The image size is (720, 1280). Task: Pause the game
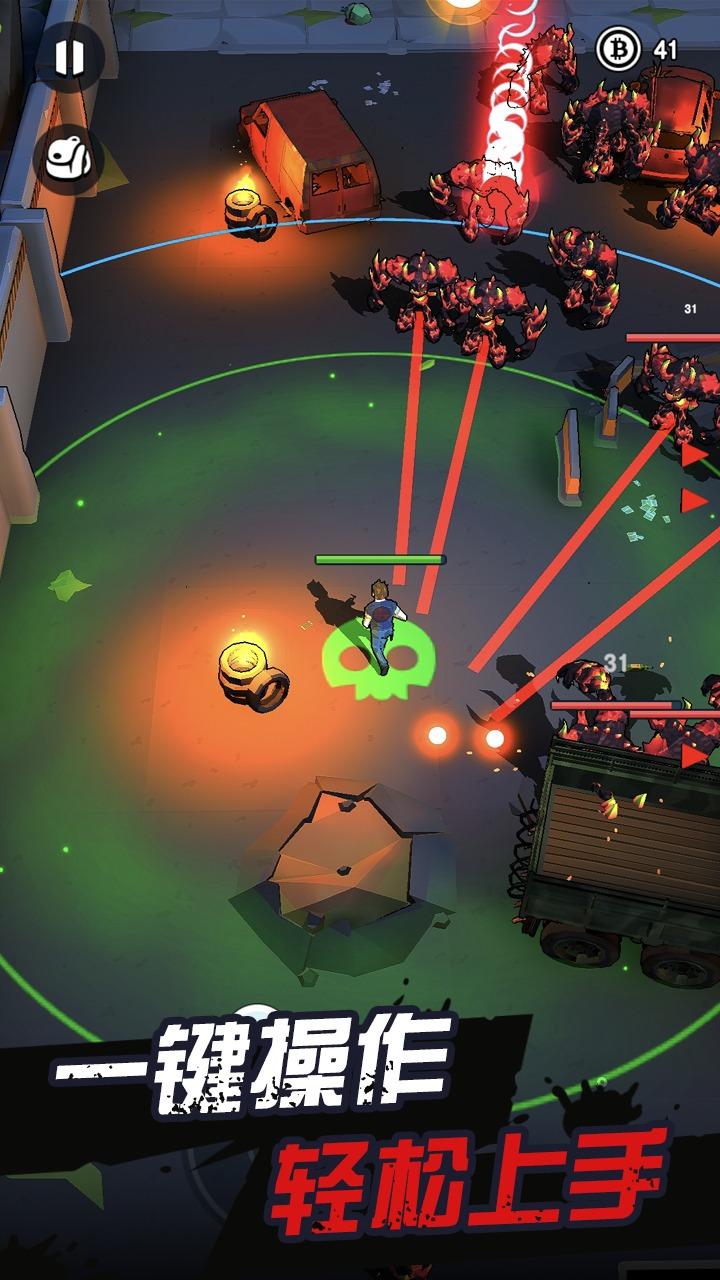tap(70, 58)
